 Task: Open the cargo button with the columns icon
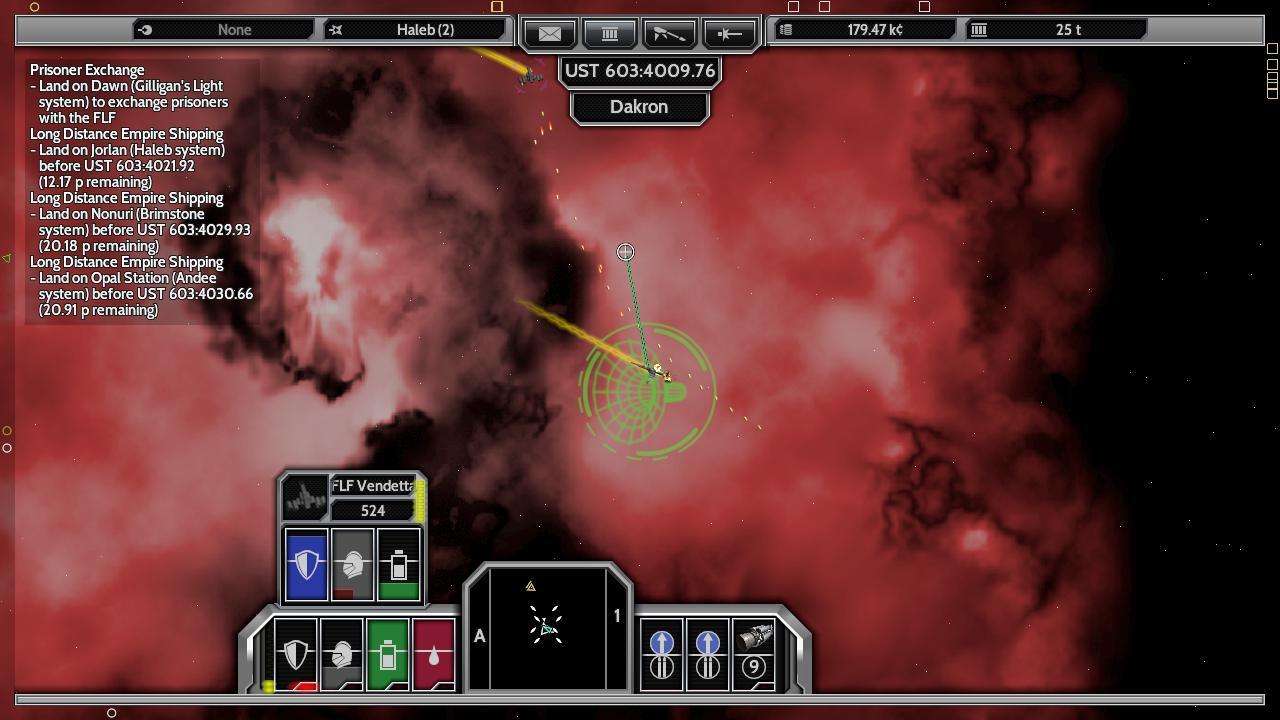(610, 33)
